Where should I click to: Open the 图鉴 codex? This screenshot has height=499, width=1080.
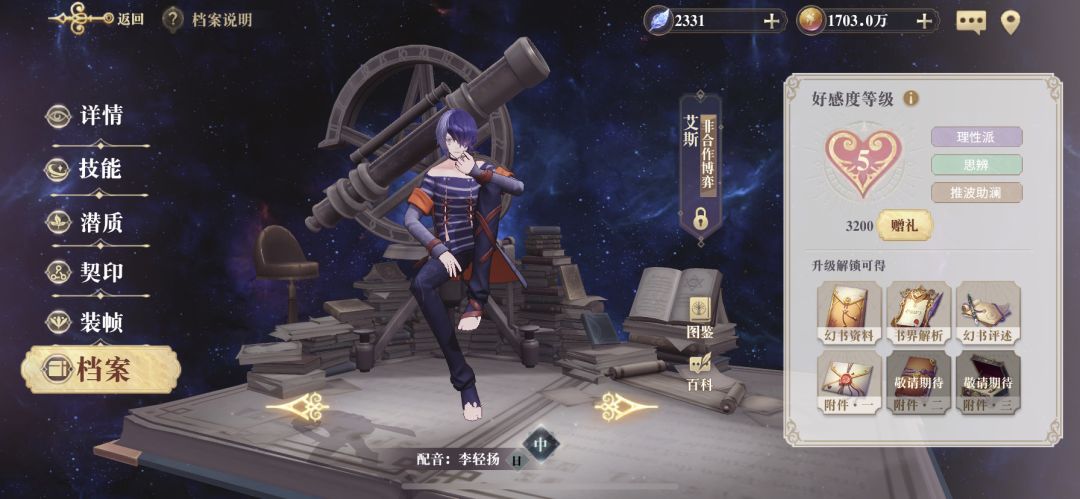click(700, 316)
